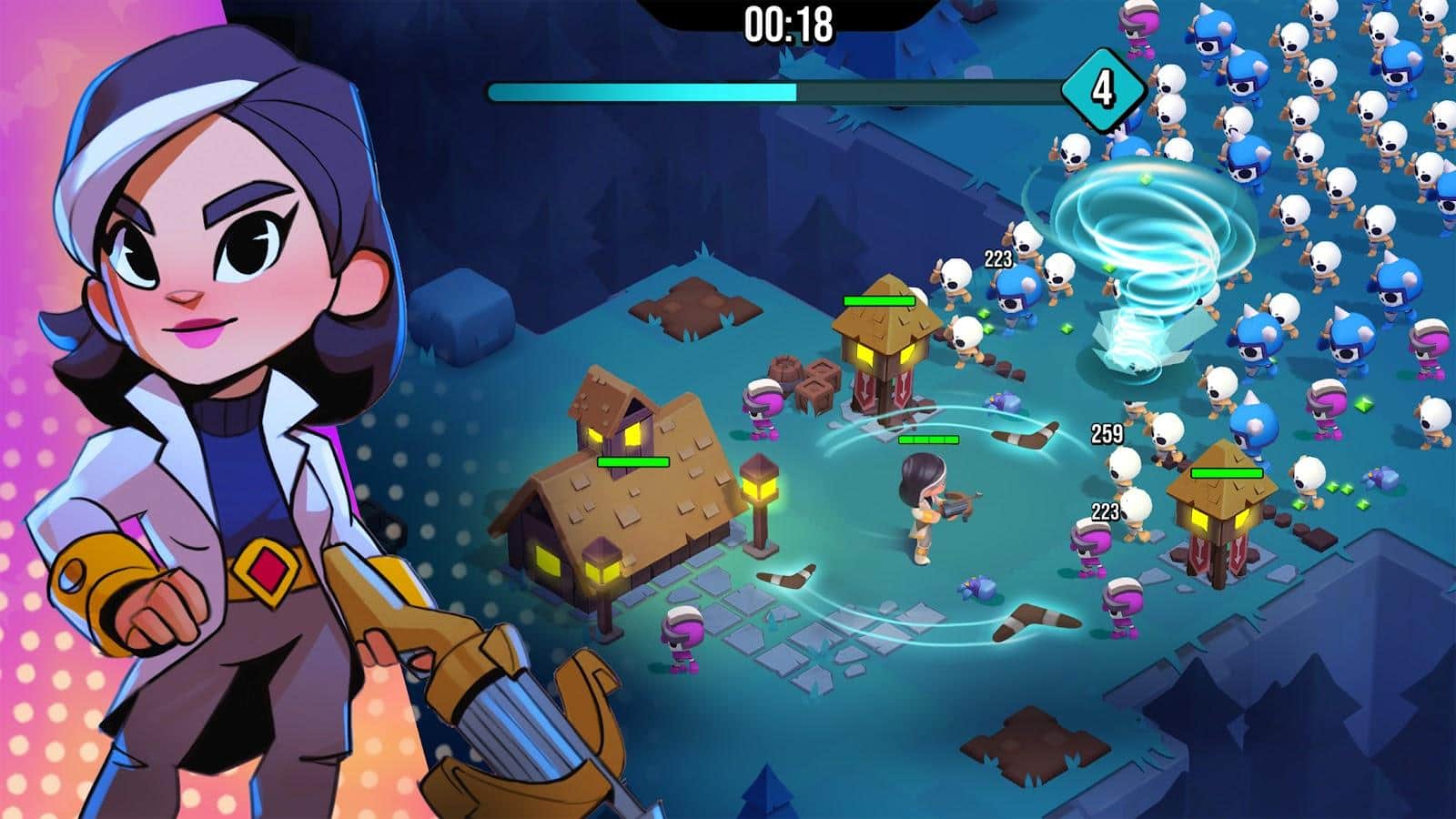Tap the level 4 diamond badge
The image size is (1456, 819).
[1103, 87]
